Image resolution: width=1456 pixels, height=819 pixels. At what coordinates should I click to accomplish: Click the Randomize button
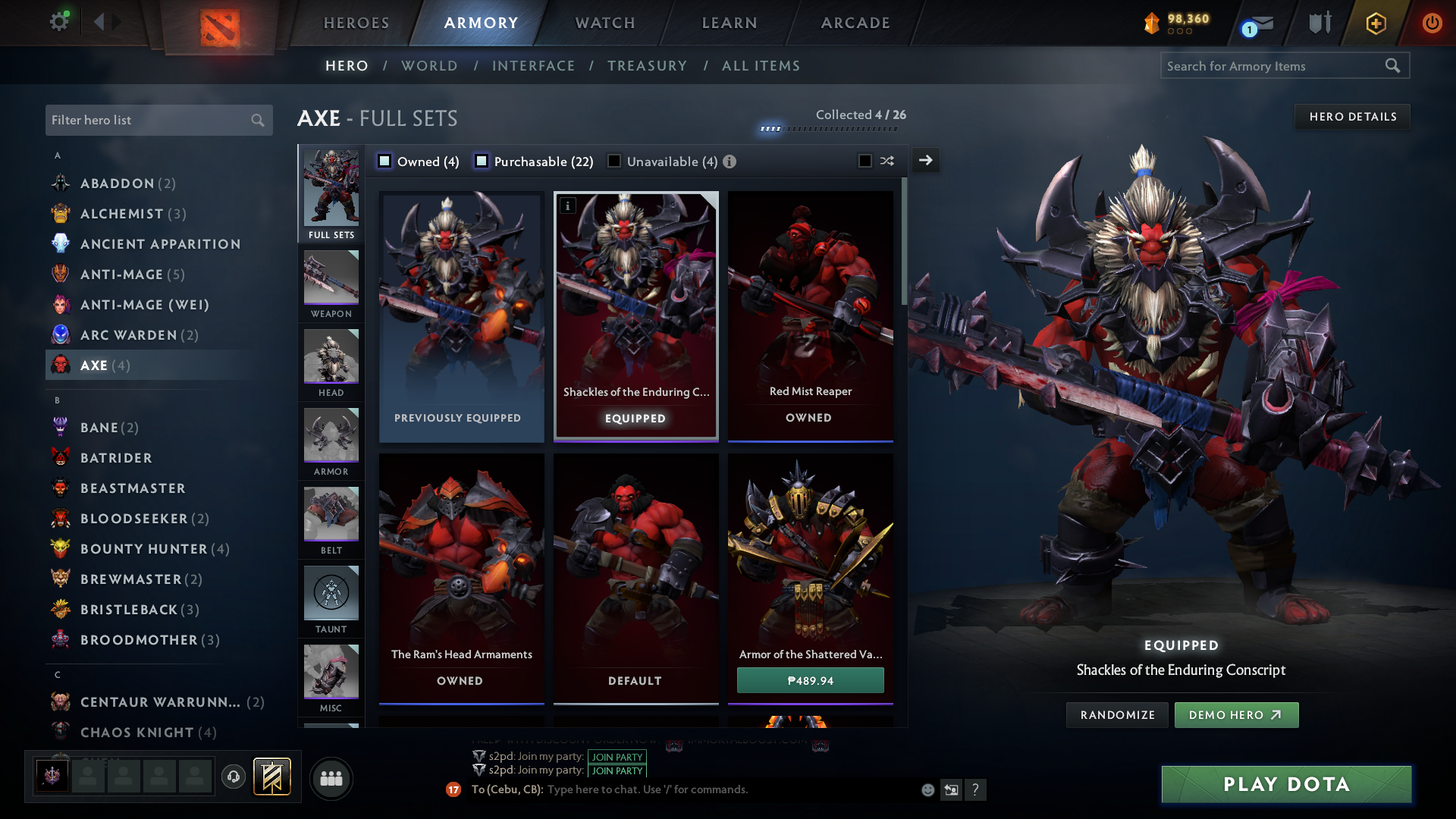point(1117,715)
